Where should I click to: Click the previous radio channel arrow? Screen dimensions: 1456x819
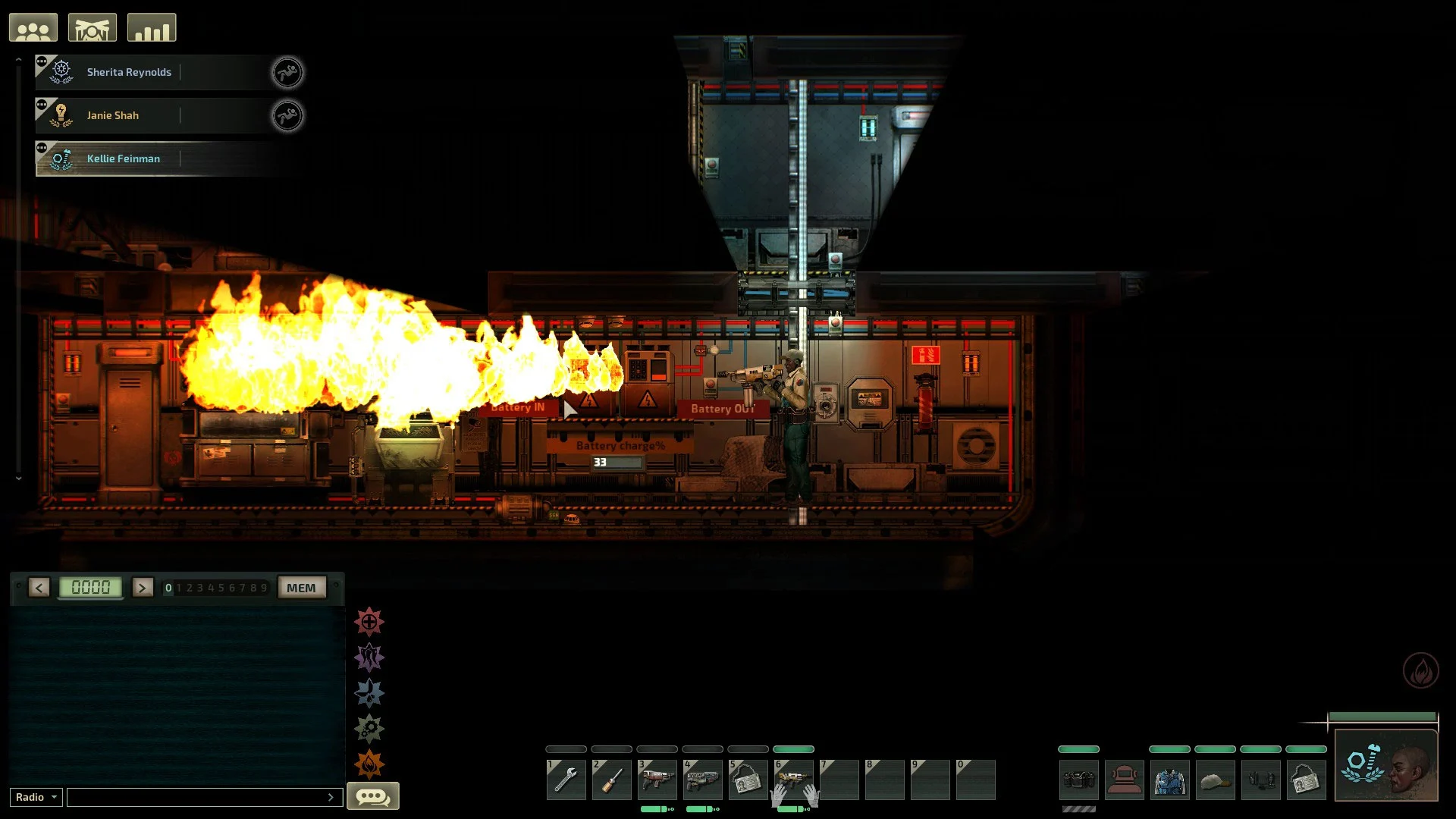click(x=39, y=588)
